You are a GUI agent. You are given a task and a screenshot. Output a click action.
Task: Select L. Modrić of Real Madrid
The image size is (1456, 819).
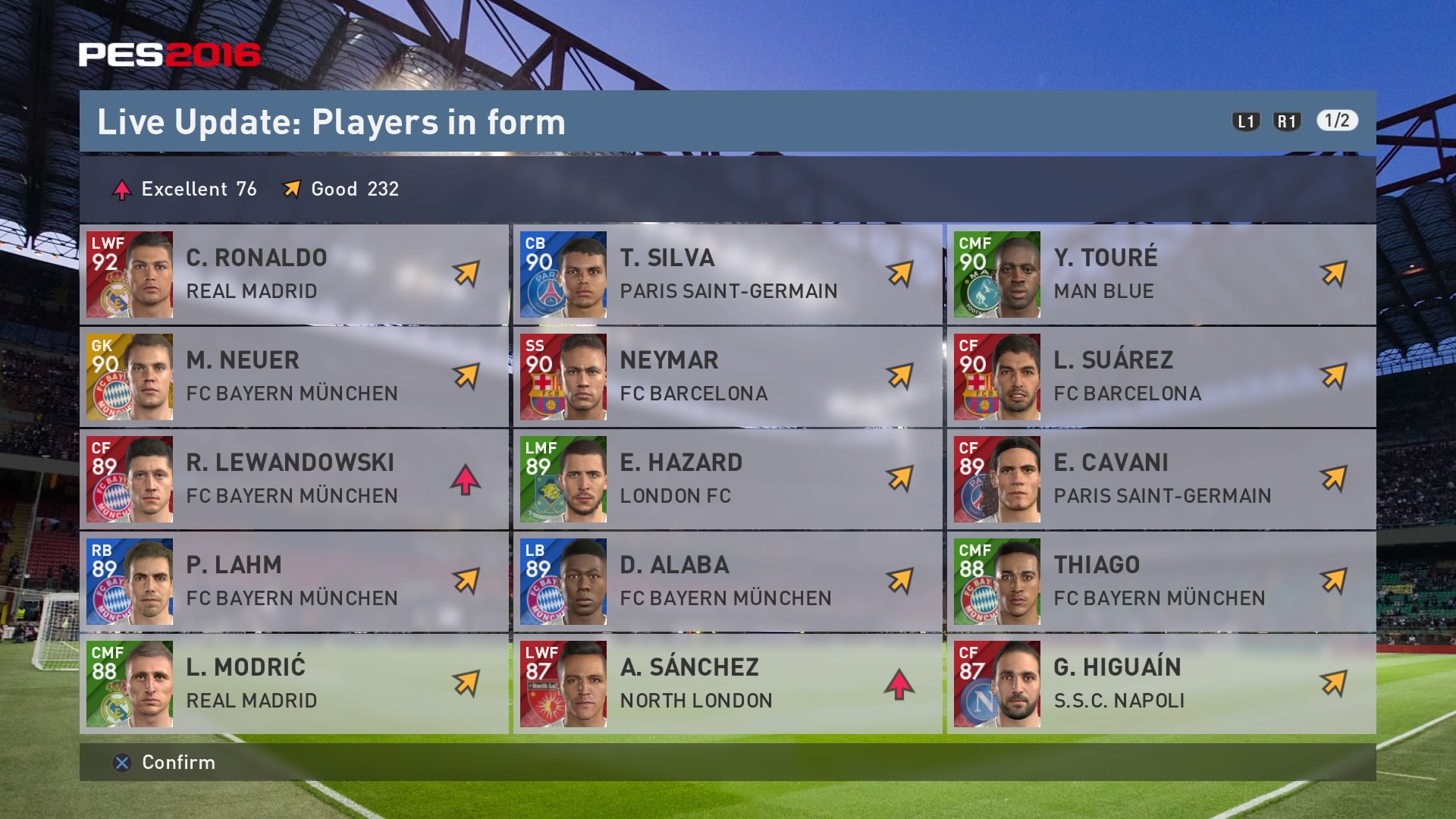[294, 684]
